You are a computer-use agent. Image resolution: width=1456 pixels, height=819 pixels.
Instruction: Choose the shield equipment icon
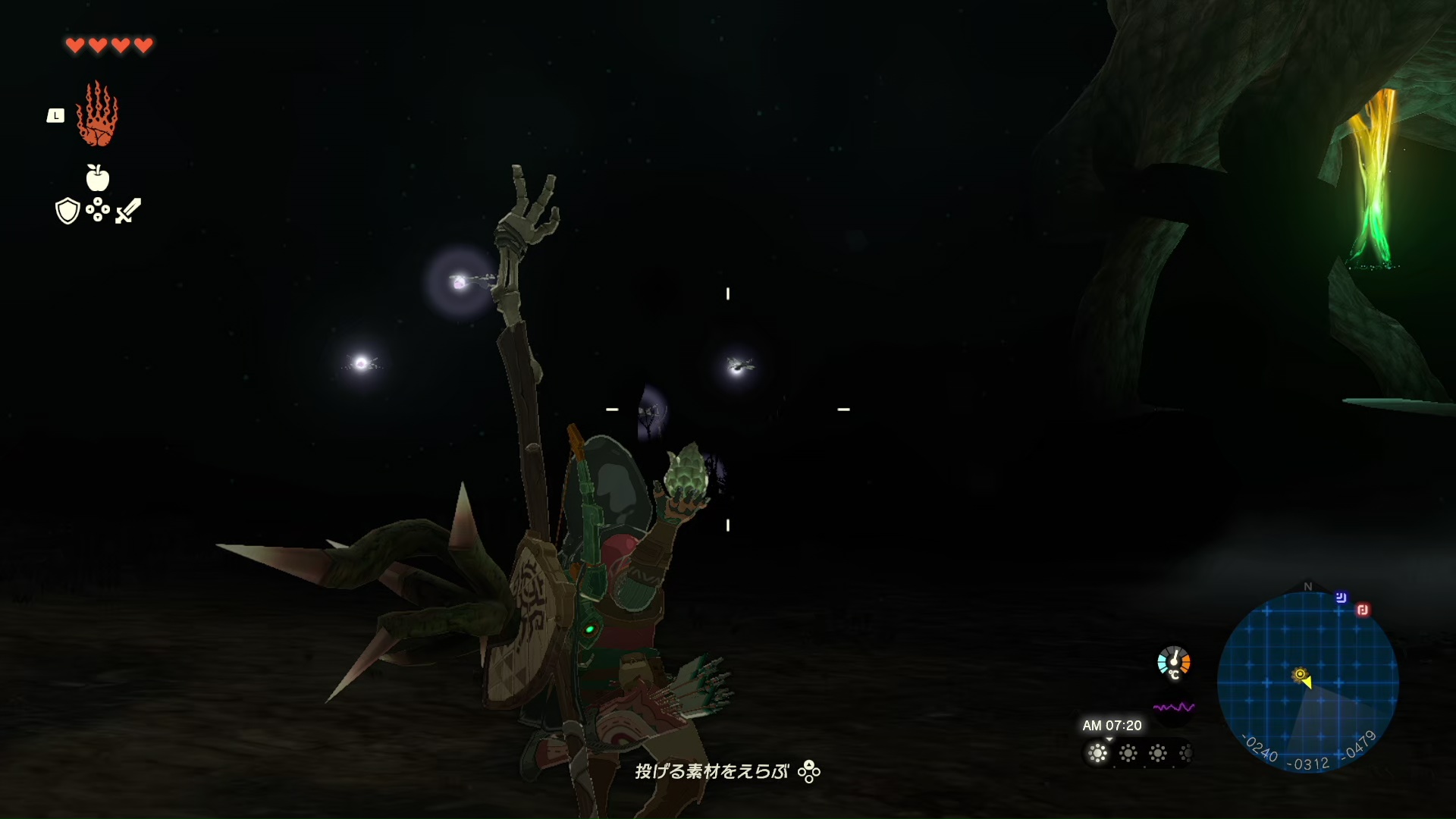click(x=67, y=211)
